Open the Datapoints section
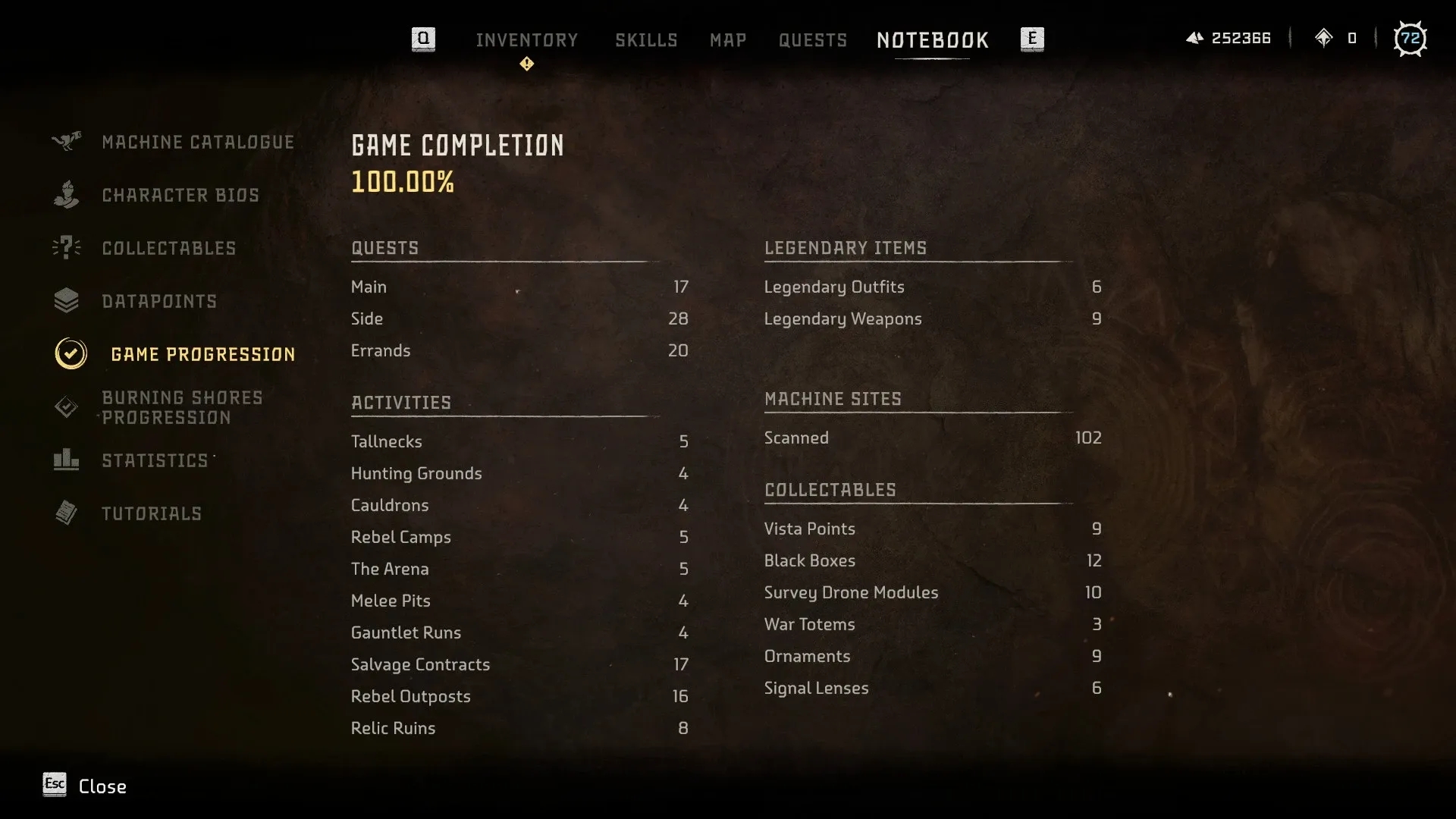The width and height of the screenshot is (1456, 819). (159, 302)
